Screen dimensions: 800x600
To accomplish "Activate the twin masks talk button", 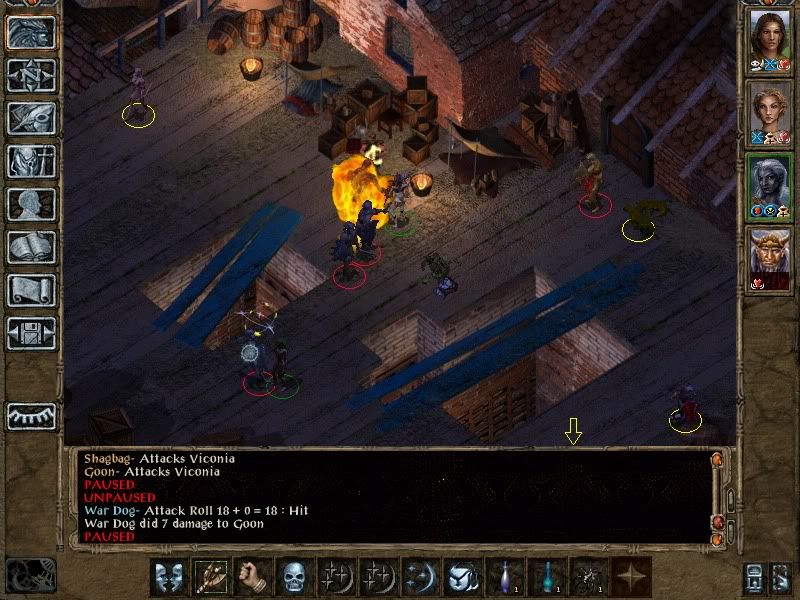I will 169,577.
